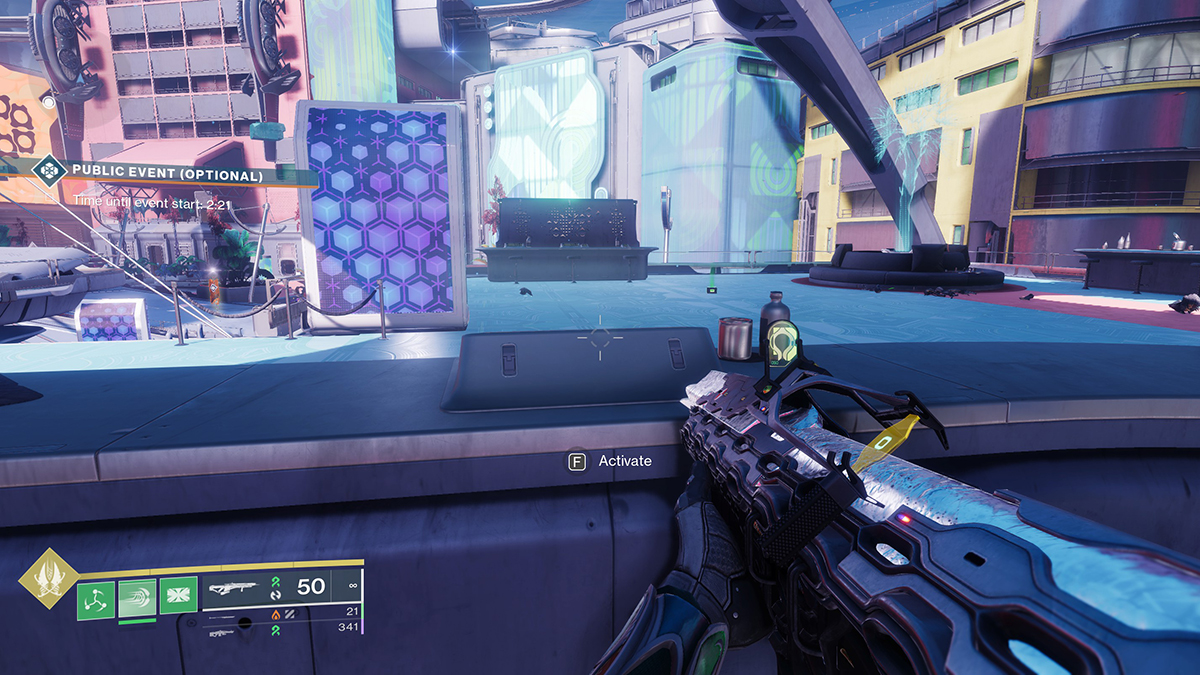This screenshot has width=1200, height=675.
Task: Use the dashing melee ability icon
Action: click(x=137, y=597)
